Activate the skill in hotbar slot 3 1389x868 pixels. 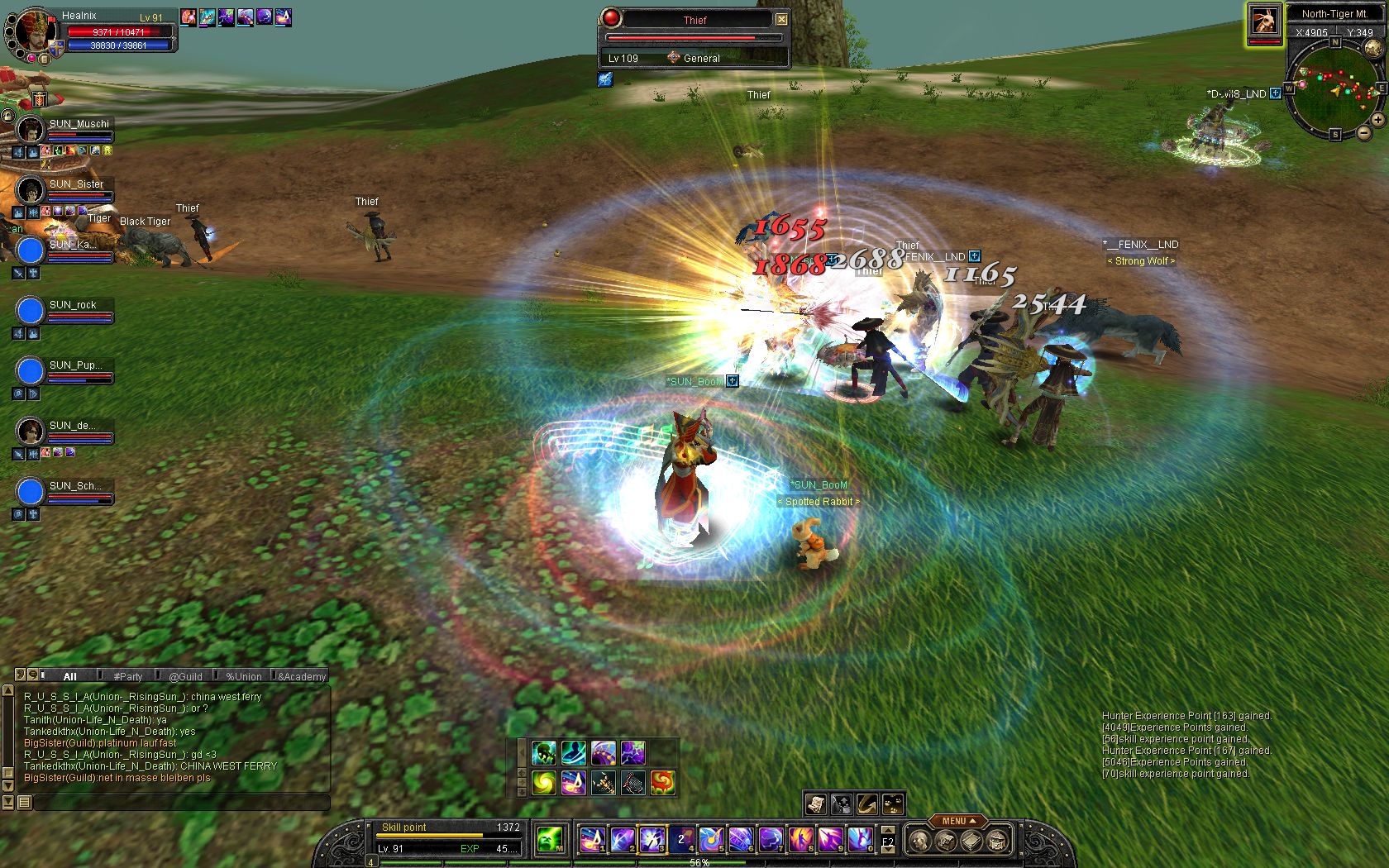pyautogui.click(x=651, y=840)
